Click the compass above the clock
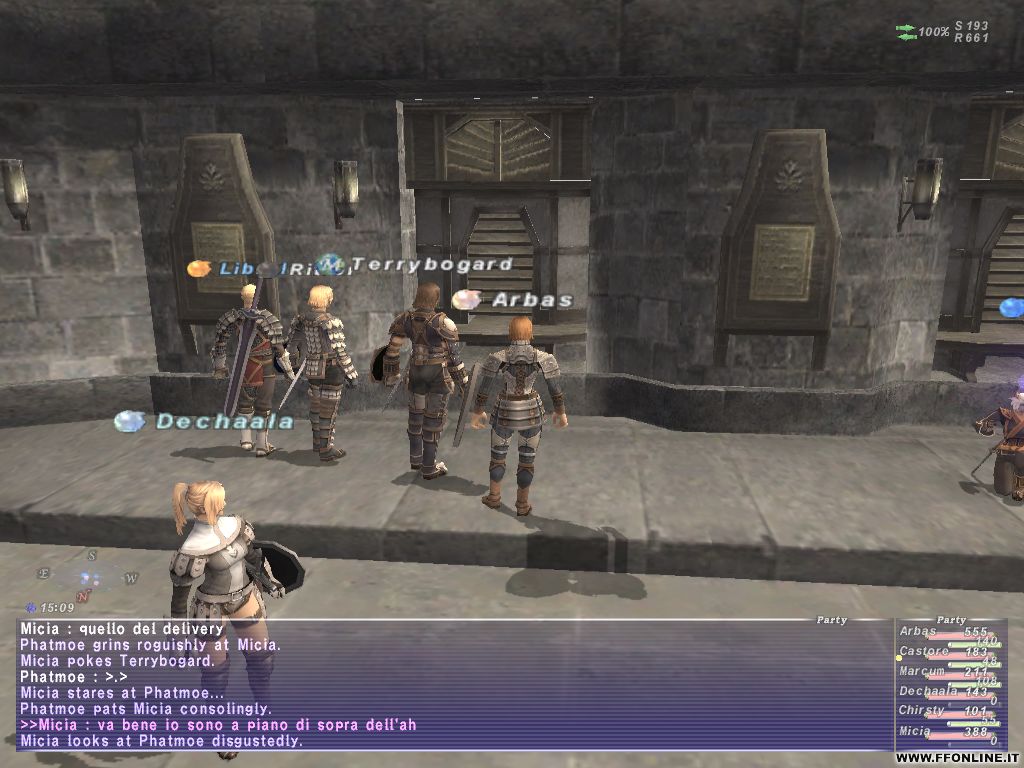Screen dimensions: 1024x768 pyautogui.click(x=87, y=577)
